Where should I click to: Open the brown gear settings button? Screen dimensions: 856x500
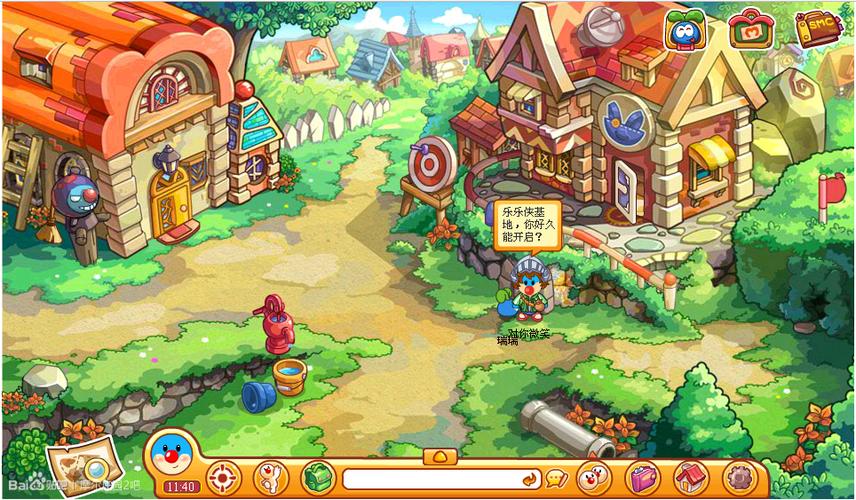click(739, 477)
